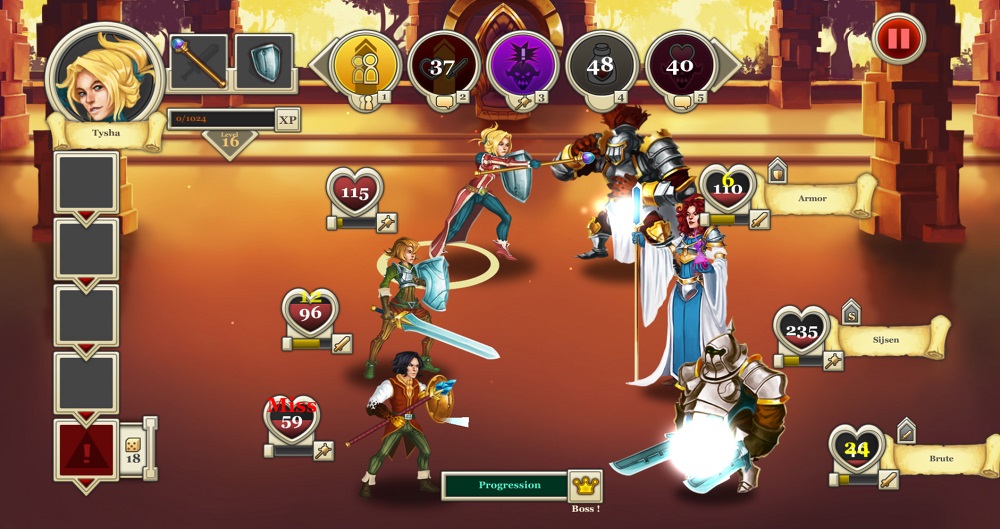Image resolution: width=1000 pixels, height=529 pixels.
Task: Choose the heart ability medallion showing 40
Action: (680, 66)
